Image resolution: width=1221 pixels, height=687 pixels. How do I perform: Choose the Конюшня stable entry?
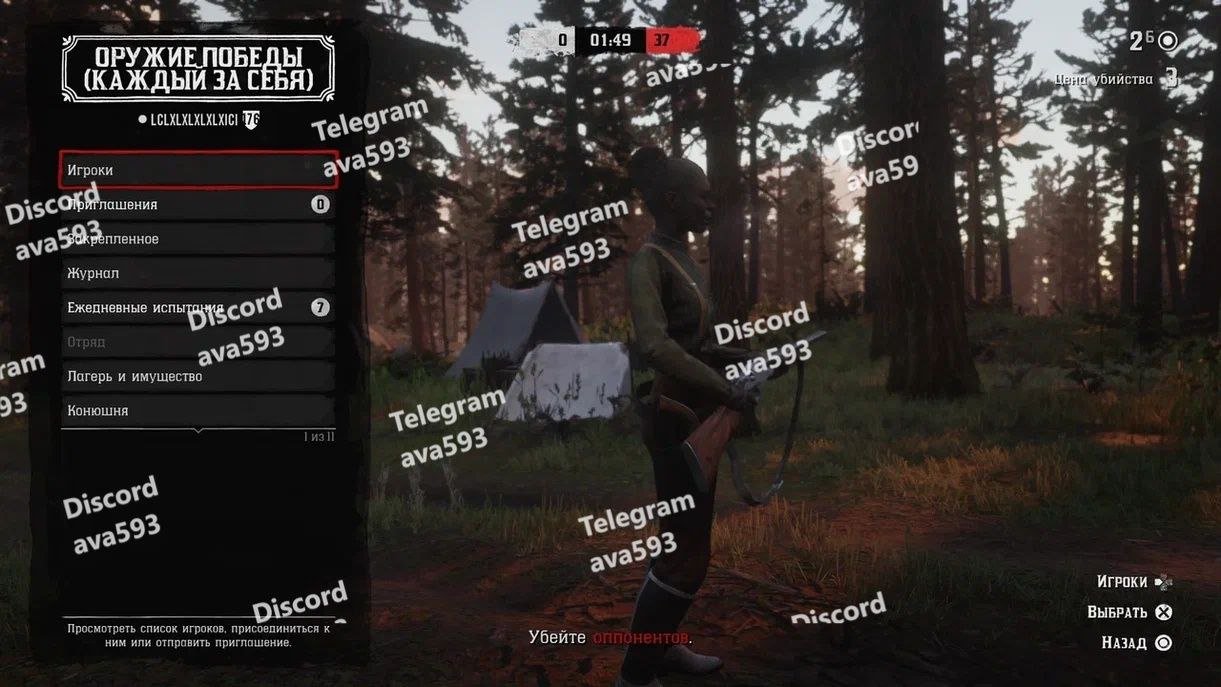[198, 410]
